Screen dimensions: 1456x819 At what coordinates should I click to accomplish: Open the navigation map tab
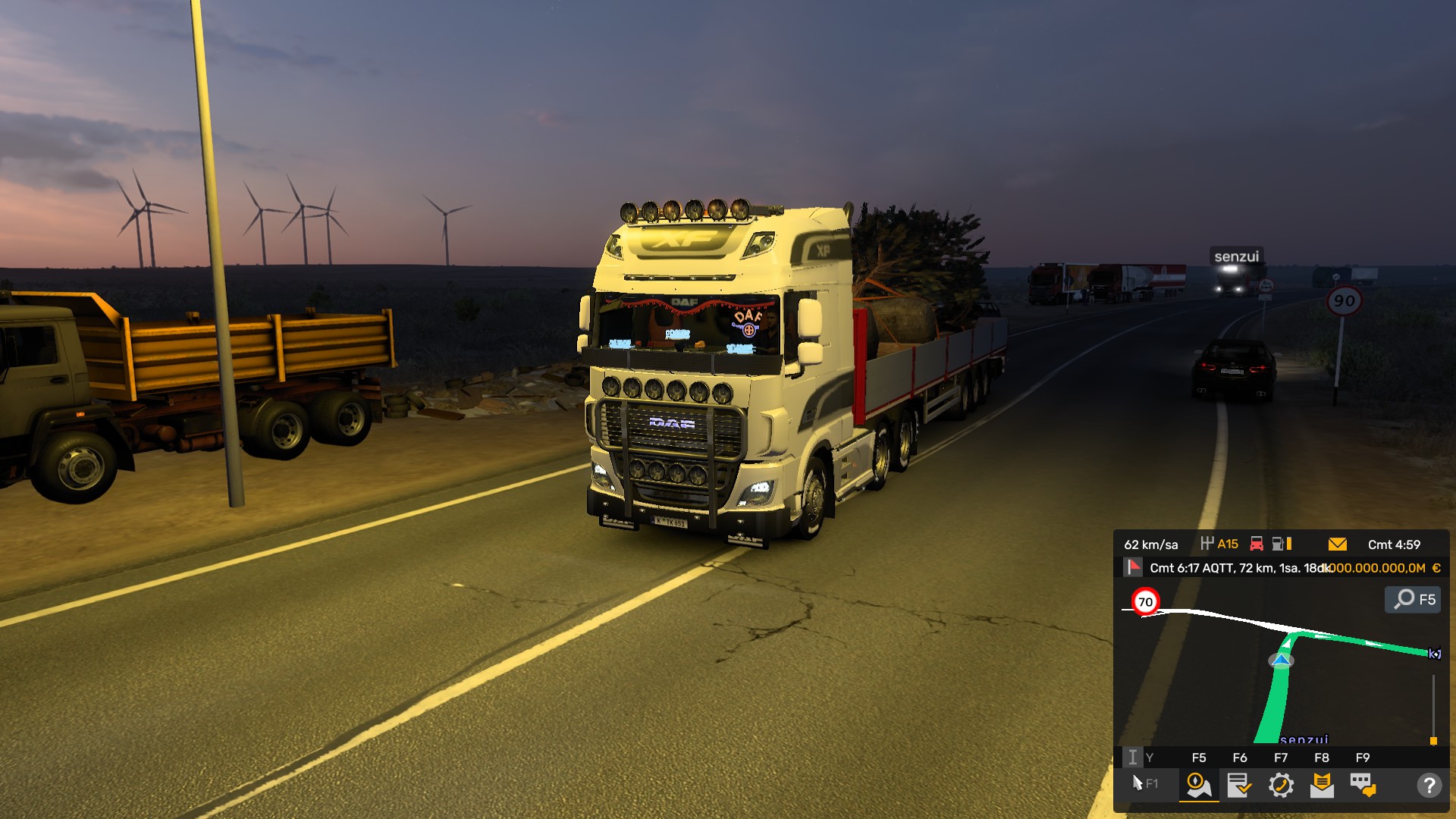click(1198, 785)
